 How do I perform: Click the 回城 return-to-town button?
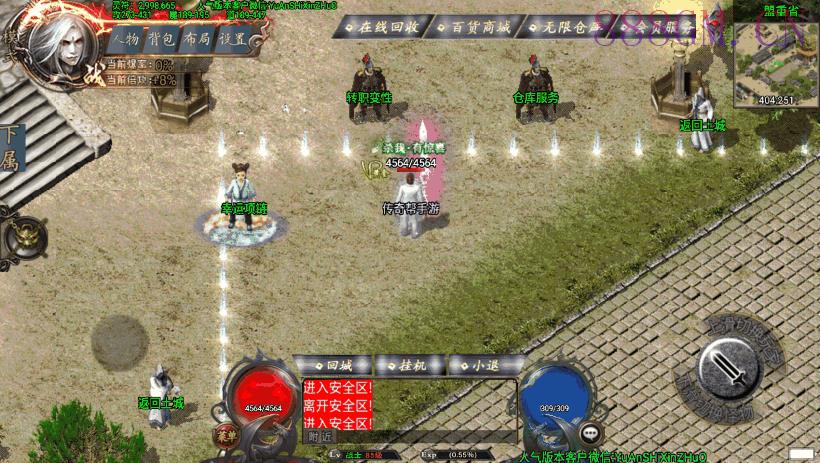click(333, 365)
